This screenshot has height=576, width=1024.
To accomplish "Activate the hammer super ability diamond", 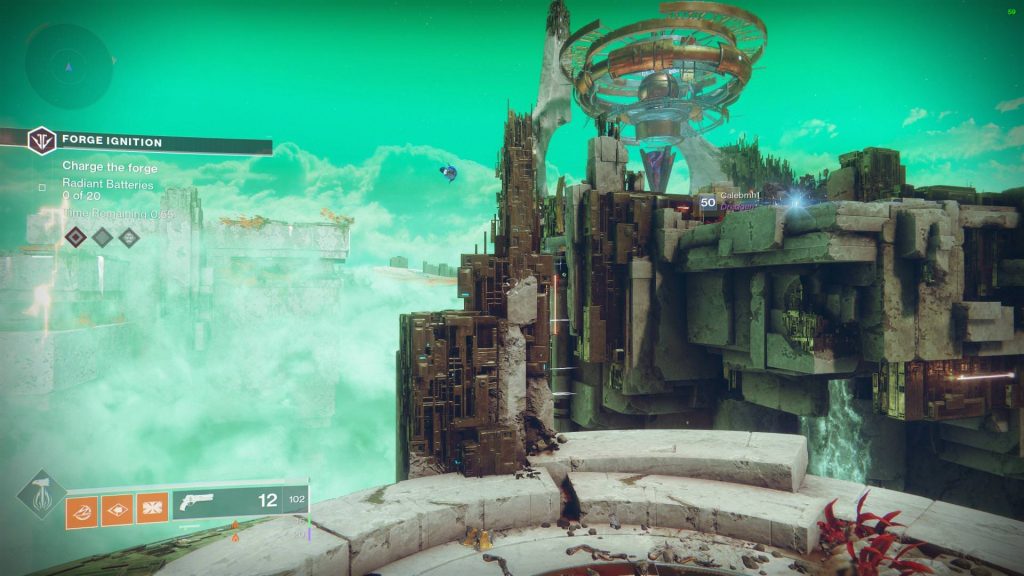I will (41, 495).
